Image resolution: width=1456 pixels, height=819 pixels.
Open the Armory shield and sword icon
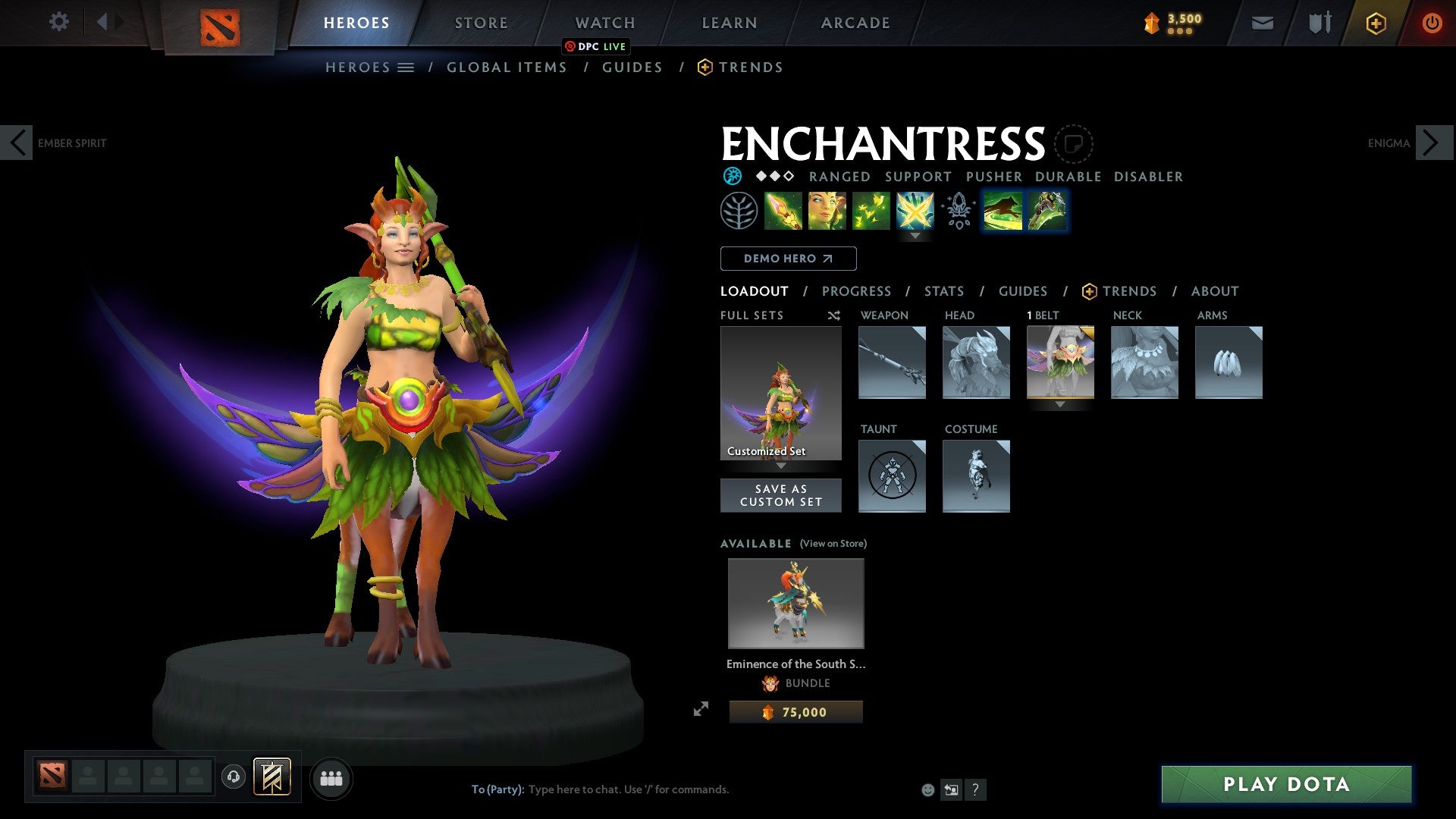click(1319, 22)
